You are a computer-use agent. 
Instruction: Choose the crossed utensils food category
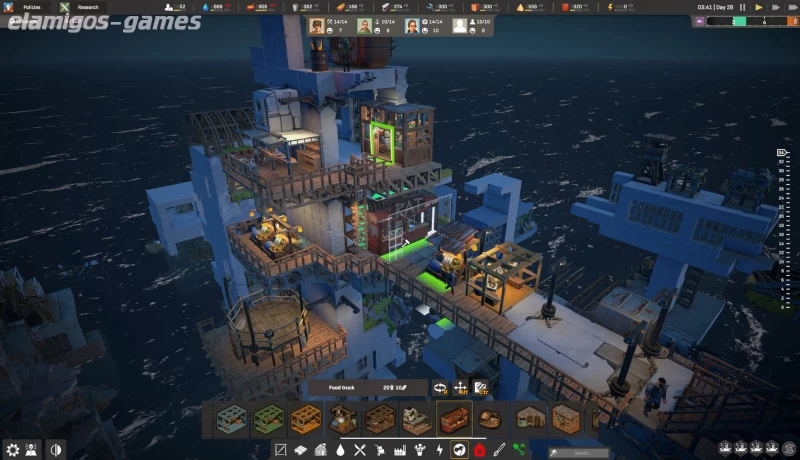coord(360,450)
